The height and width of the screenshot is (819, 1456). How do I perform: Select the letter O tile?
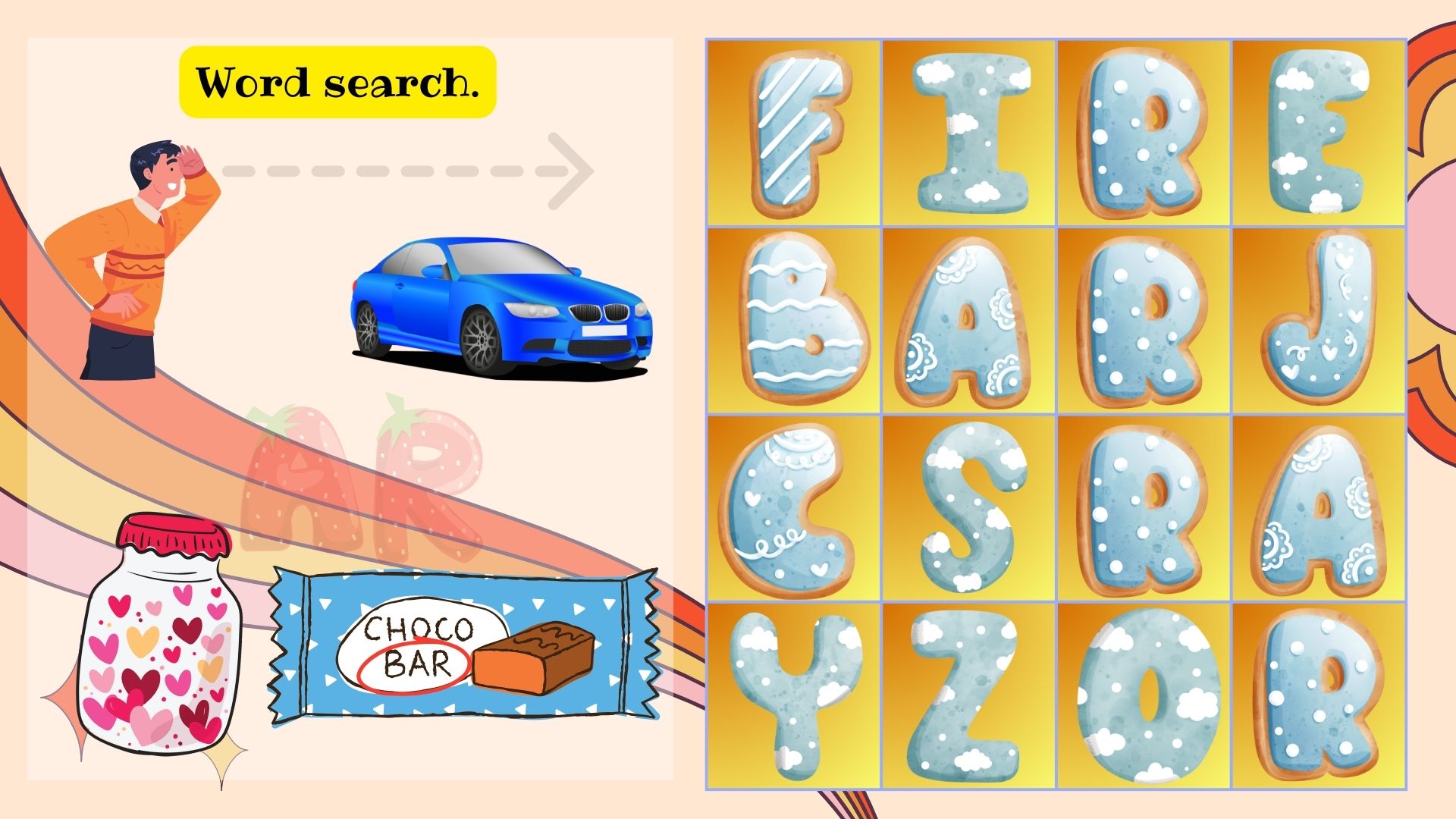(x=1144, y=695)
